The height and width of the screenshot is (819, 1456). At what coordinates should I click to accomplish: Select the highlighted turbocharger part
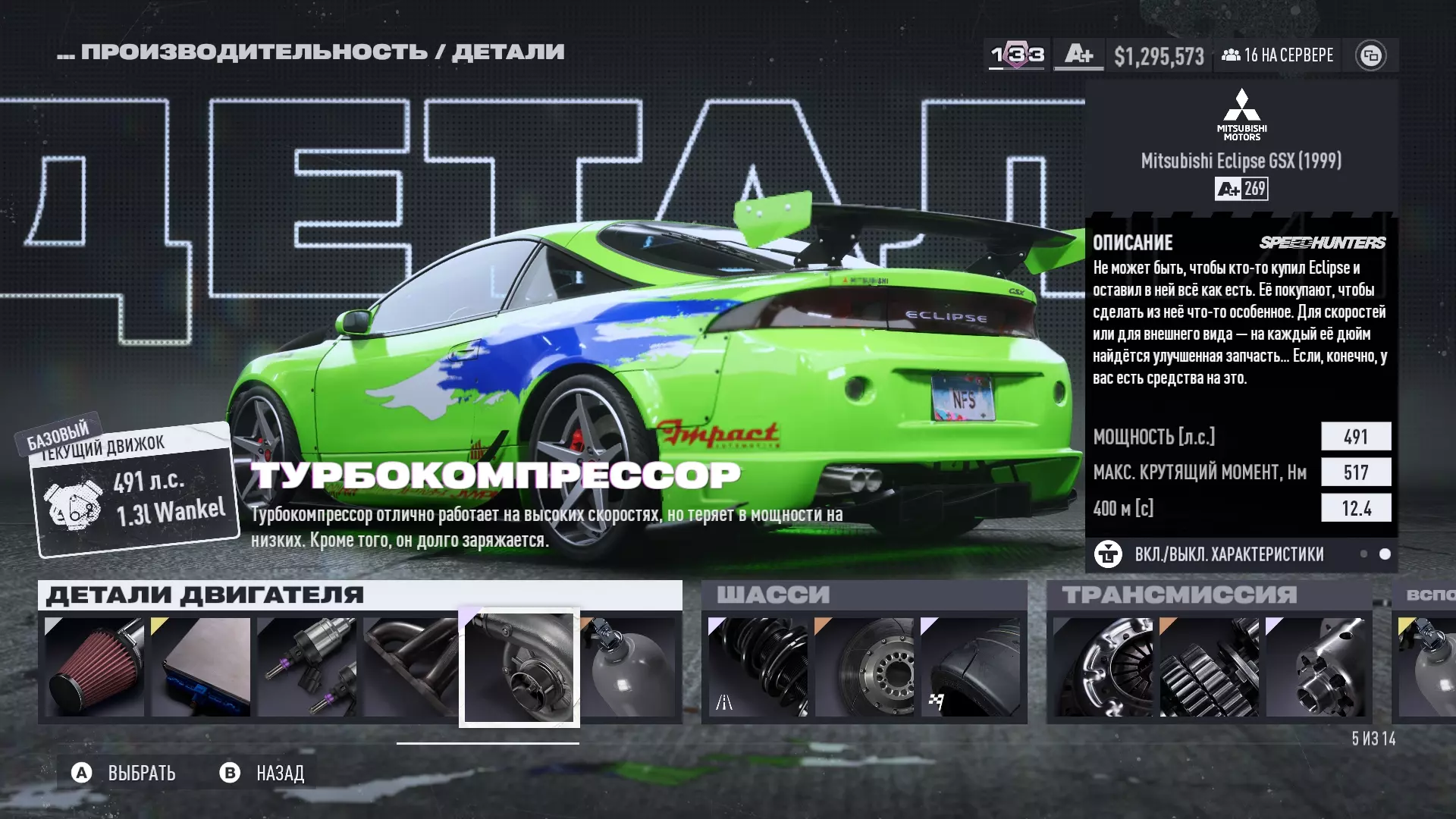click(519, 667)
